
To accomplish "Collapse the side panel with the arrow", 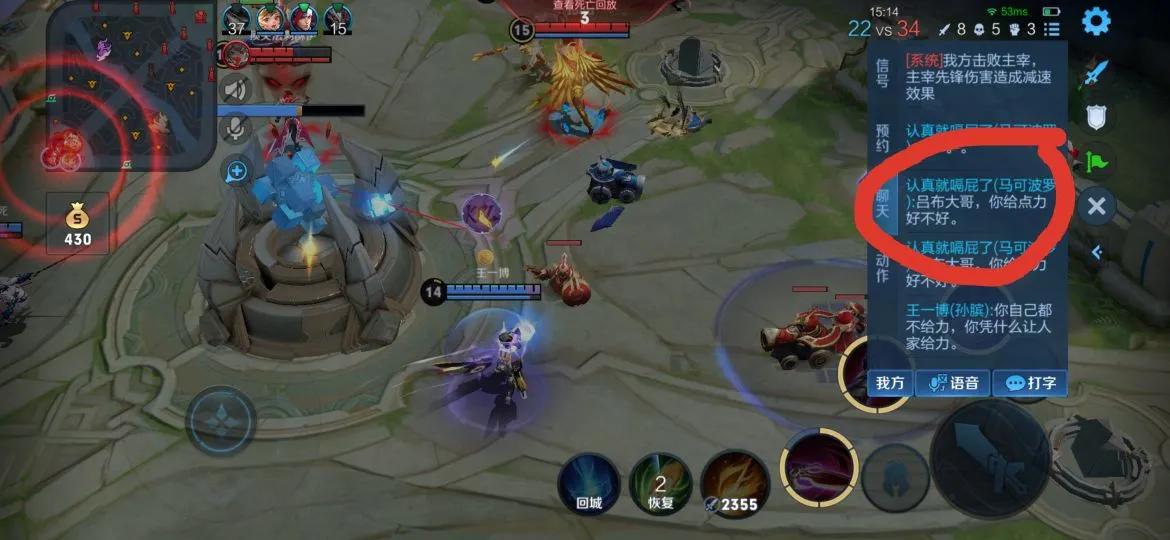I will click(x=1097, y=252).
